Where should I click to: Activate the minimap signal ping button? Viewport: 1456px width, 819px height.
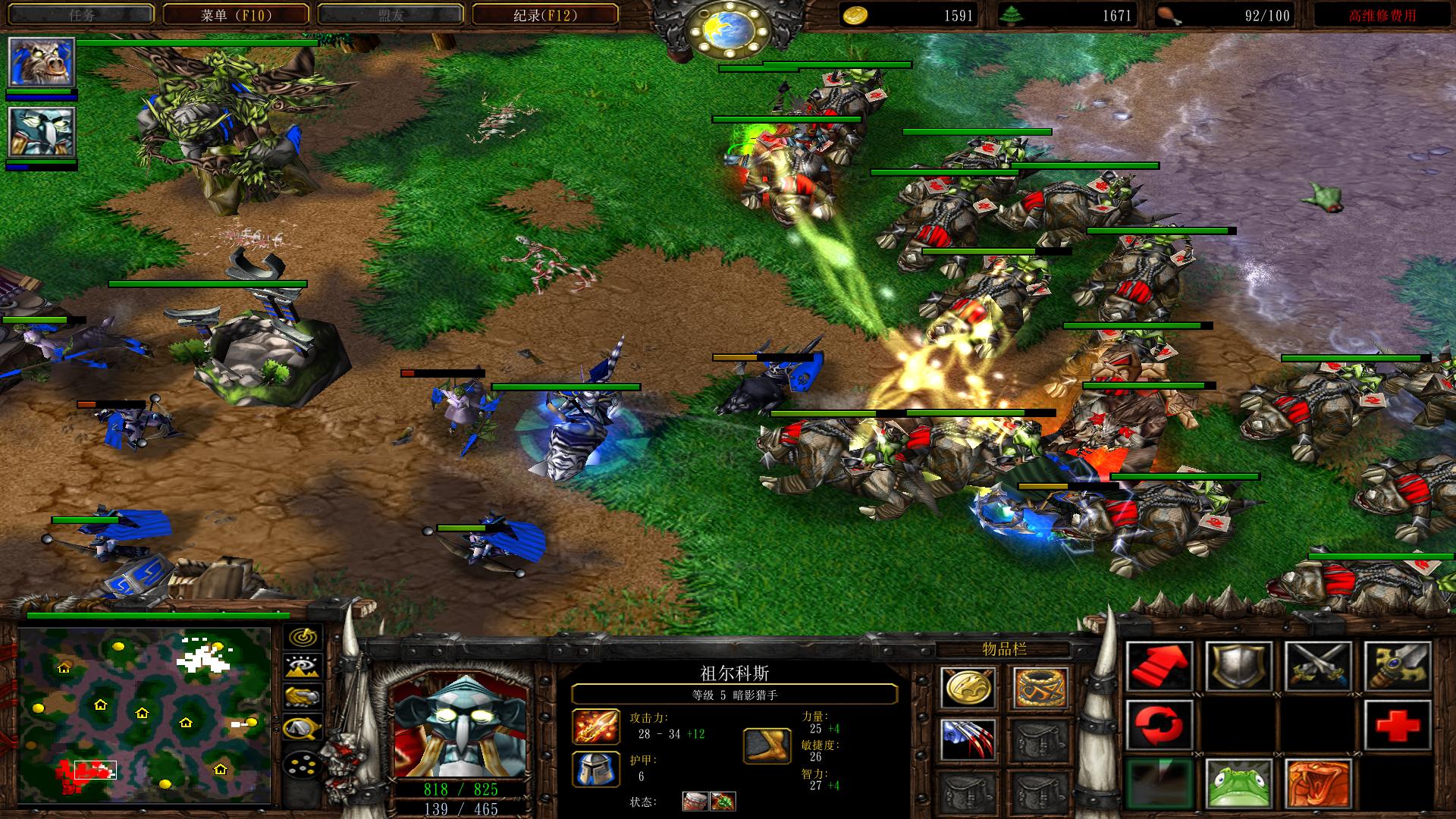303,637
